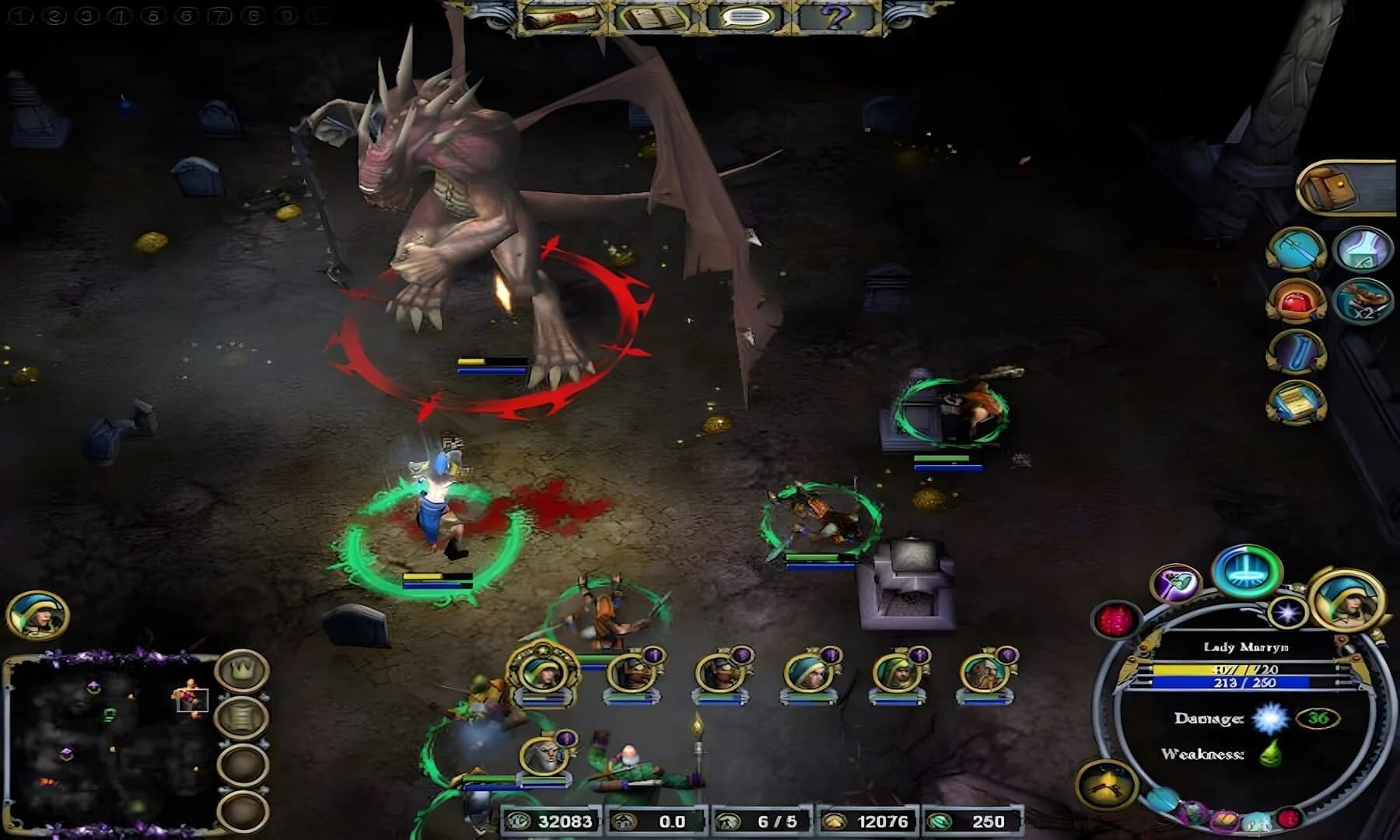Click the white flask icon in the right sidebar
Screen dimensions: 1400x840
coord(1363,249)
